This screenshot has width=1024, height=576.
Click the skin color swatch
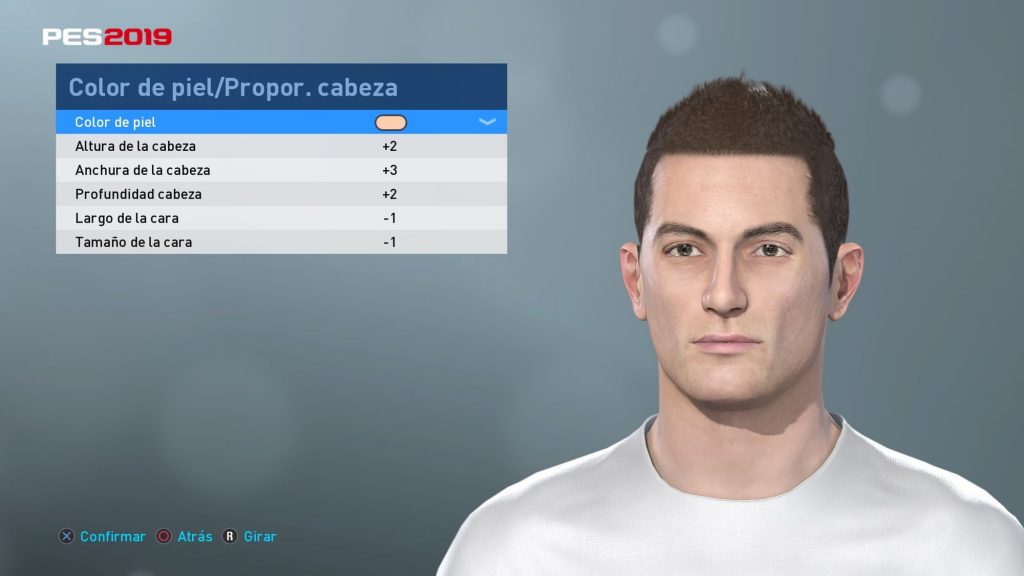(x=390, y=122)
